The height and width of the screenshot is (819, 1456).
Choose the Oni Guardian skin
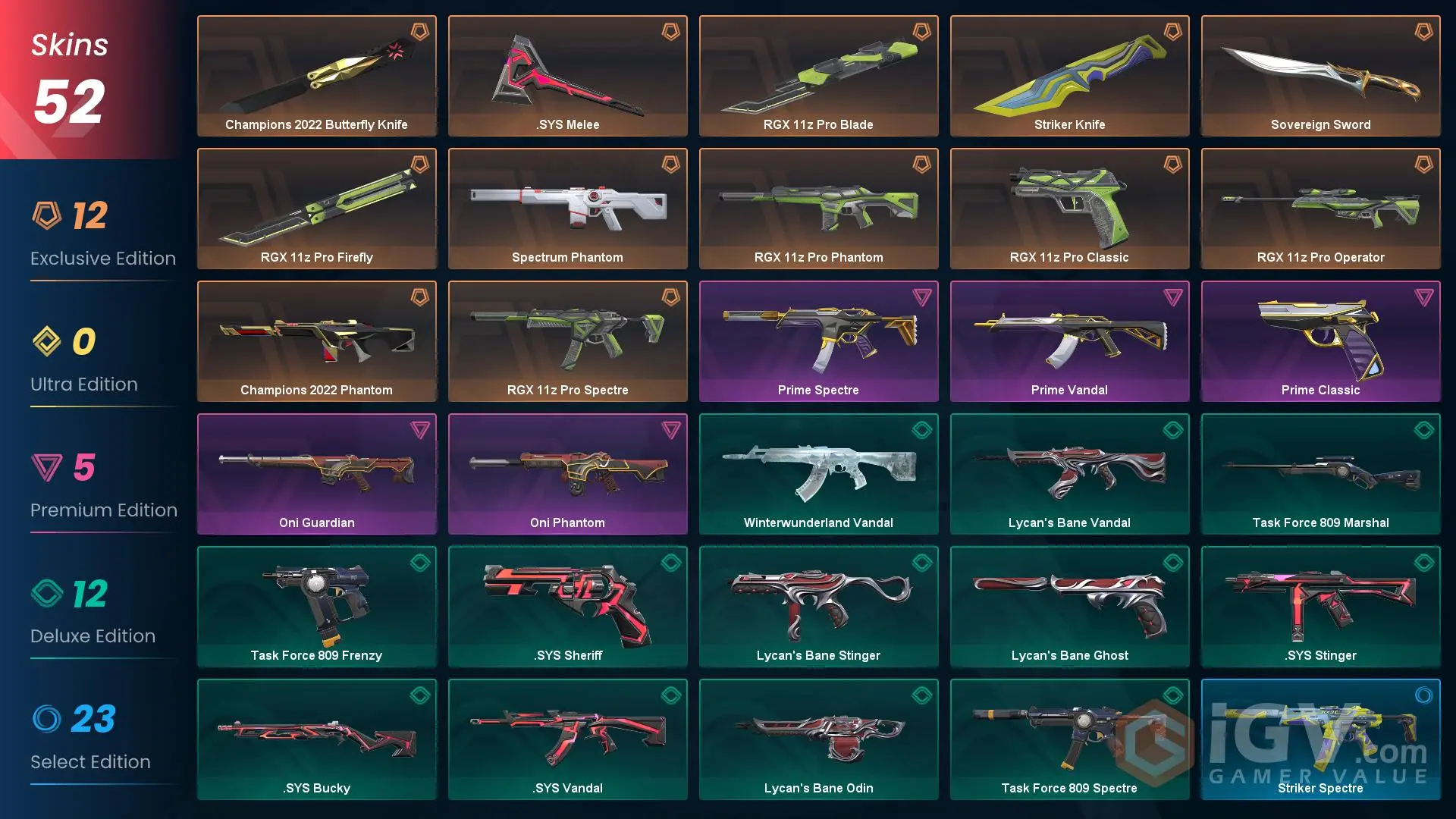coord(316,474)
